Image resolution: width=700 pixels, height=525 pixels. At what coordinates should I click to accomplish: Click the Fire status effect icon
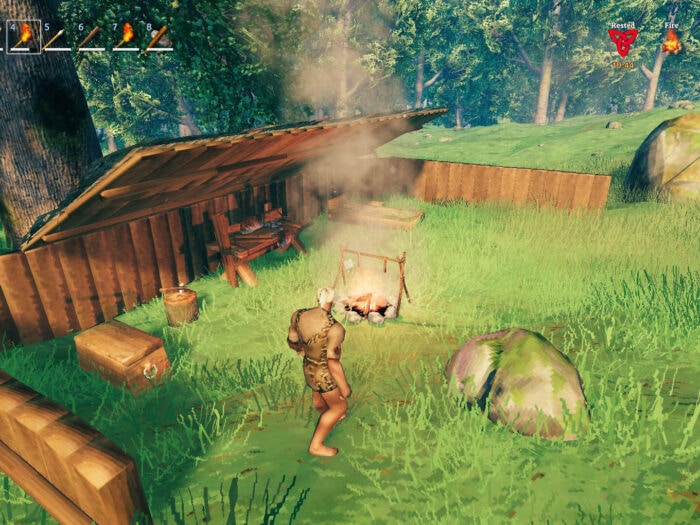click(671, 41)
